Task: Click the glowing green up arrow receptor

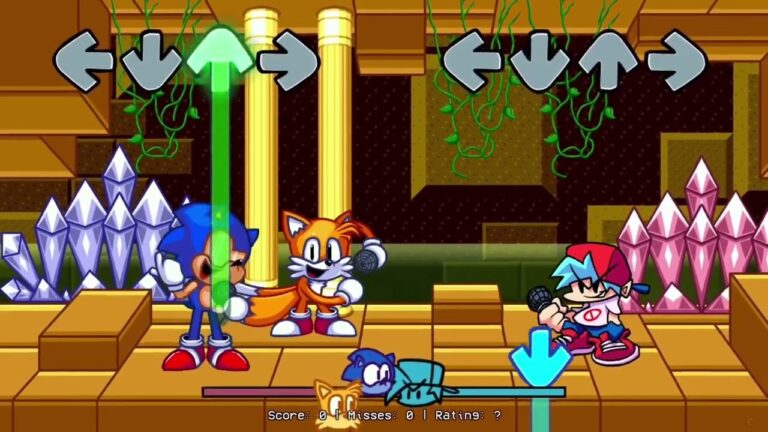Action: 220,53
